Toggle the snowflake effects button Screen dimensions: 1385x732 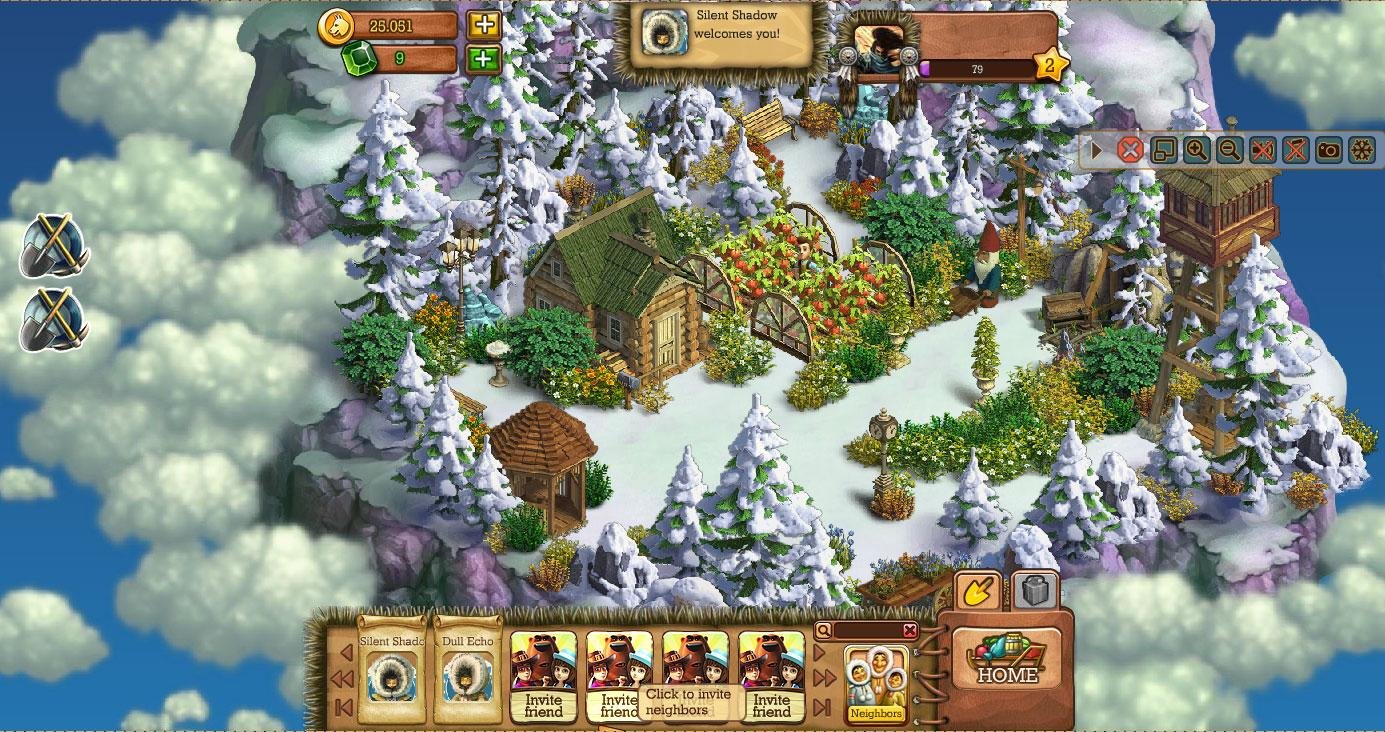click(1361, 150)
